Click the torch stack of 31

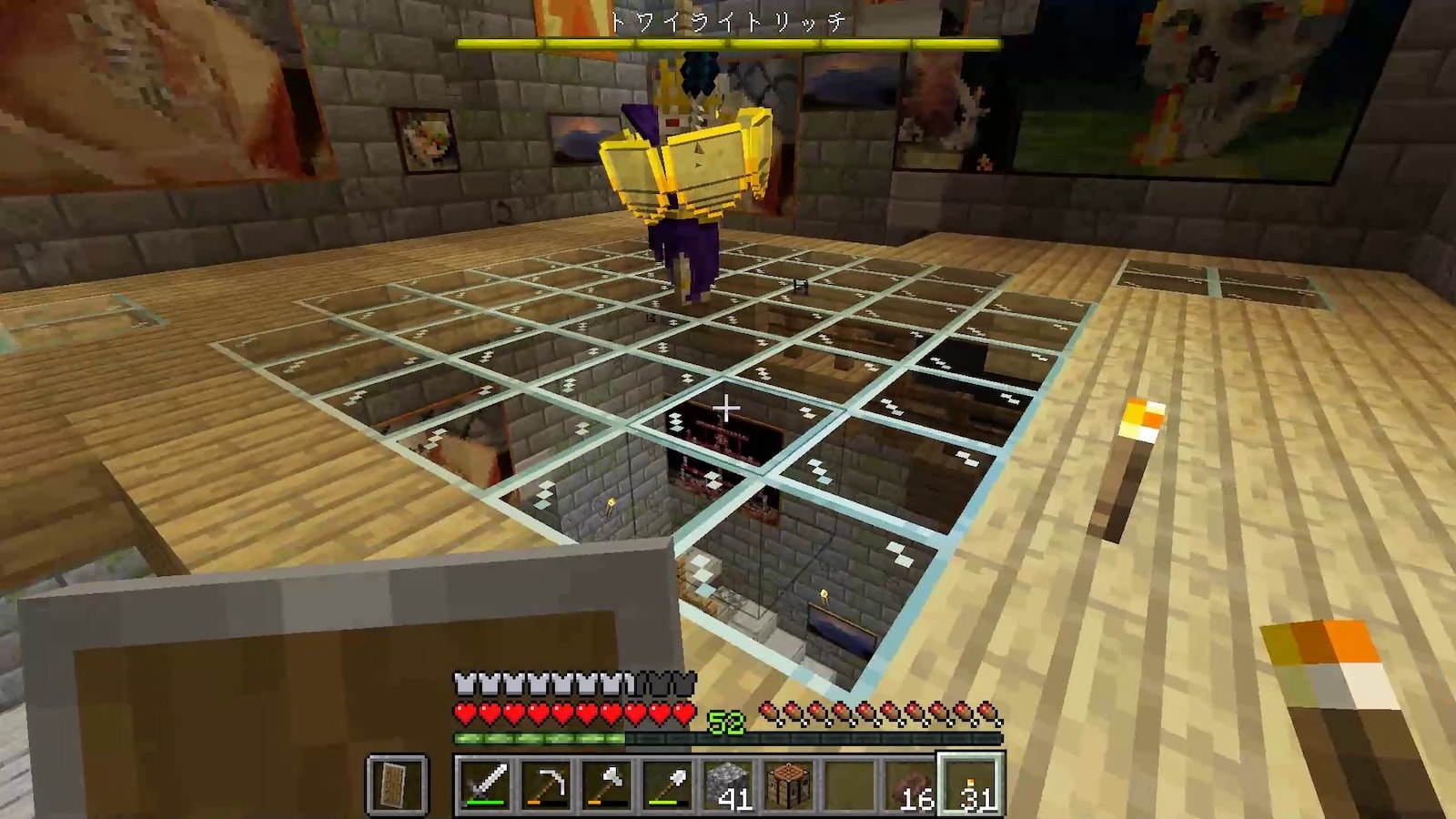point(971,784)
